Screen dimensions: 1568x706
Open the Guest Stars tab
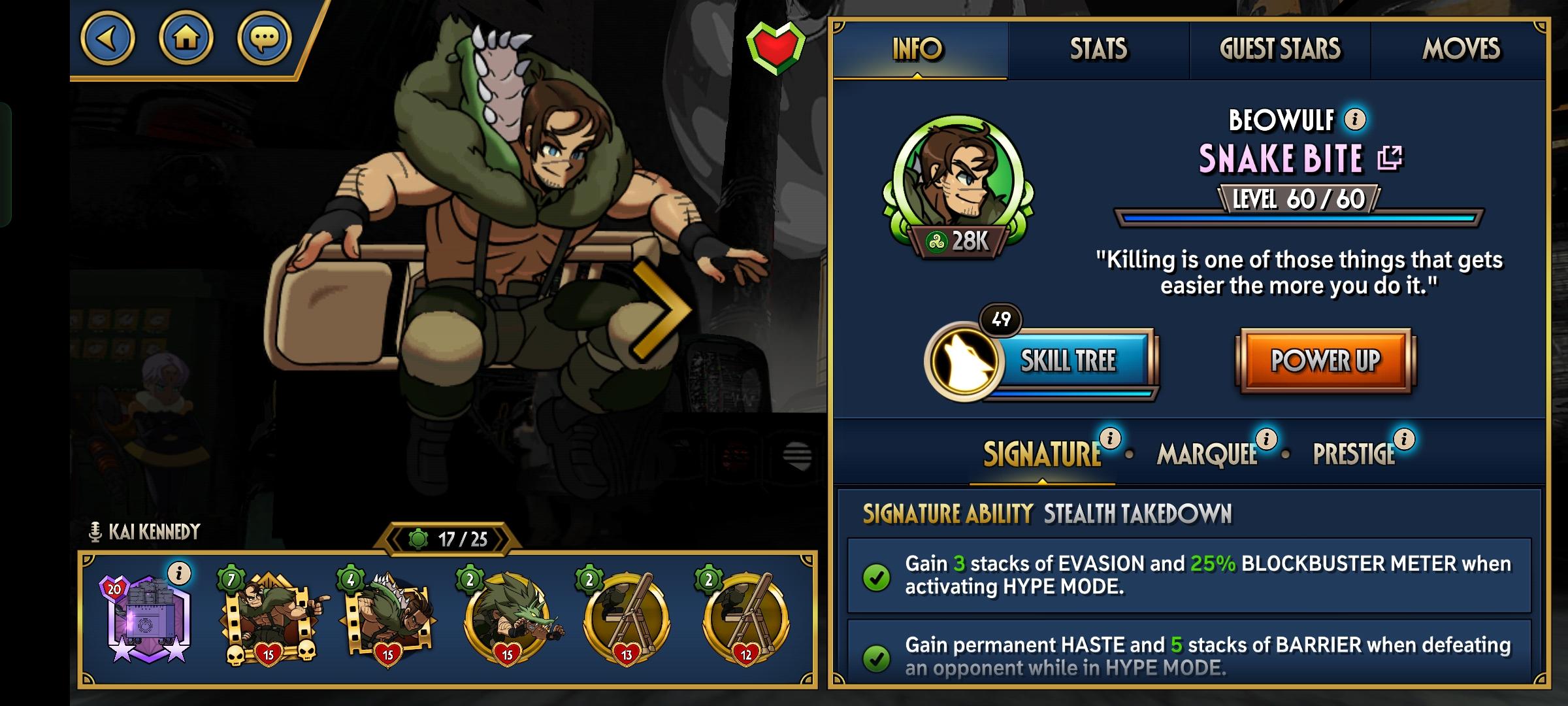tap(1280, 50)
